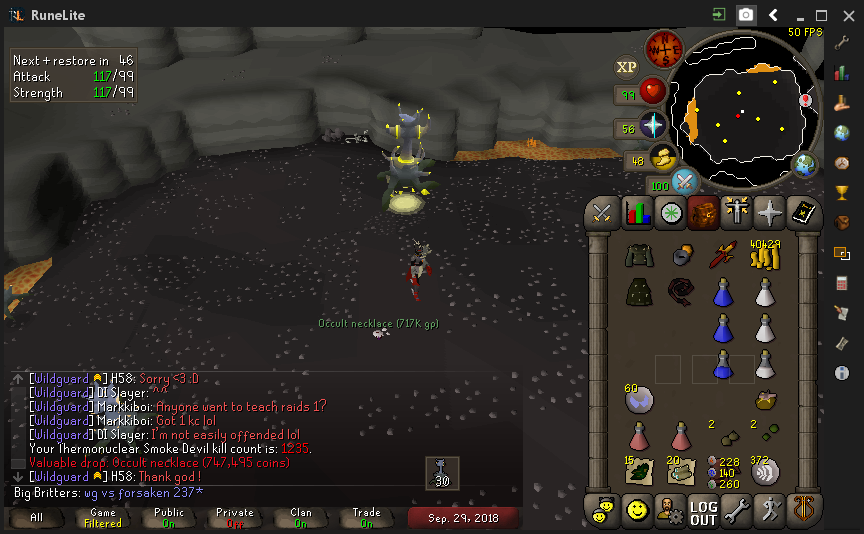Open RuneLite configuration wrench in sidebar
Image resolution: width=864 pixels, height=534 pixels.
pyautogui.click(x=841, y=44)
